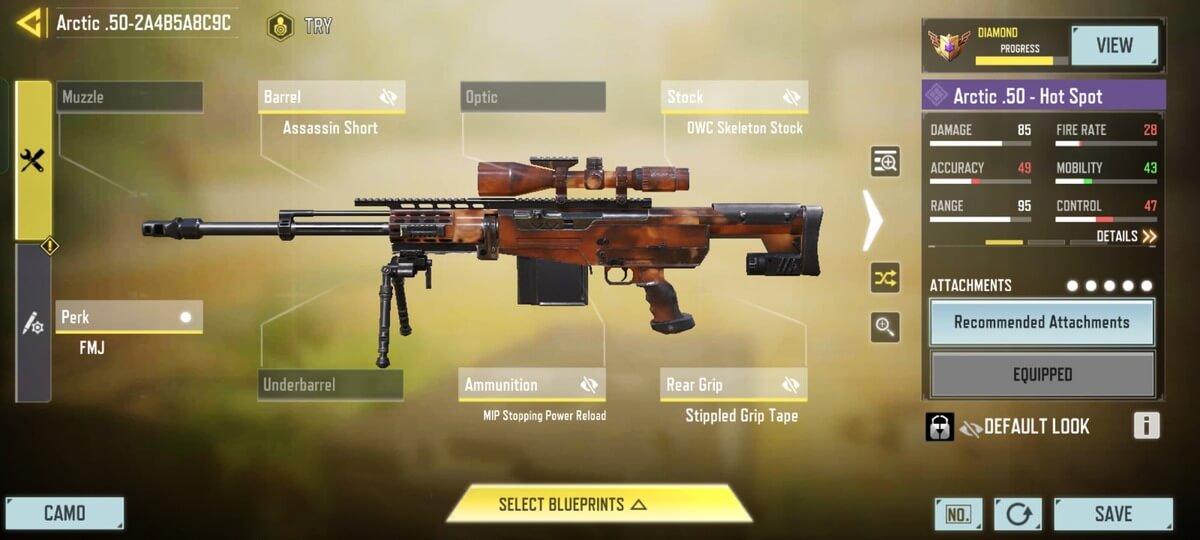The height and width of the screenshot is (540, 1200).
Task: Go back using the yellow arrow
Action: click(x=28, y=22)
